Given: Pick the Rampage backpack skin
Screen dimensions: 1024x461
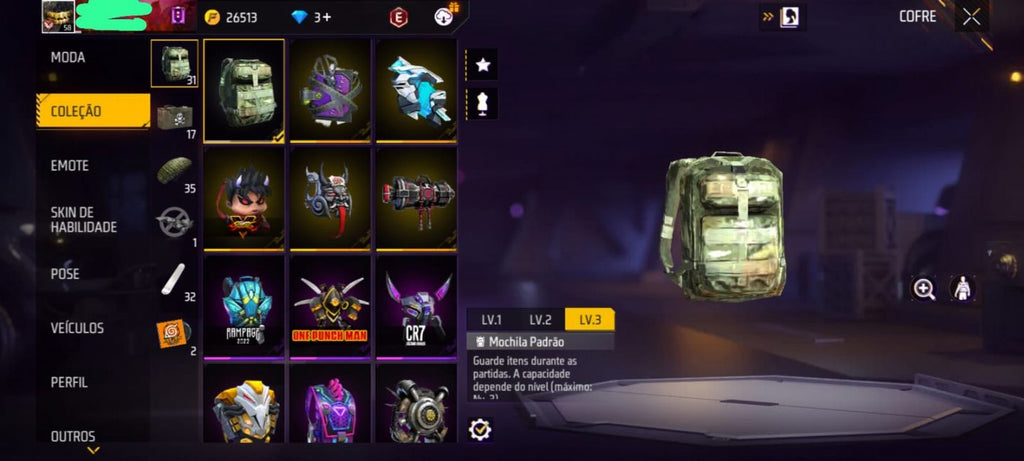Looking at the screenshot, I should 244,303.
